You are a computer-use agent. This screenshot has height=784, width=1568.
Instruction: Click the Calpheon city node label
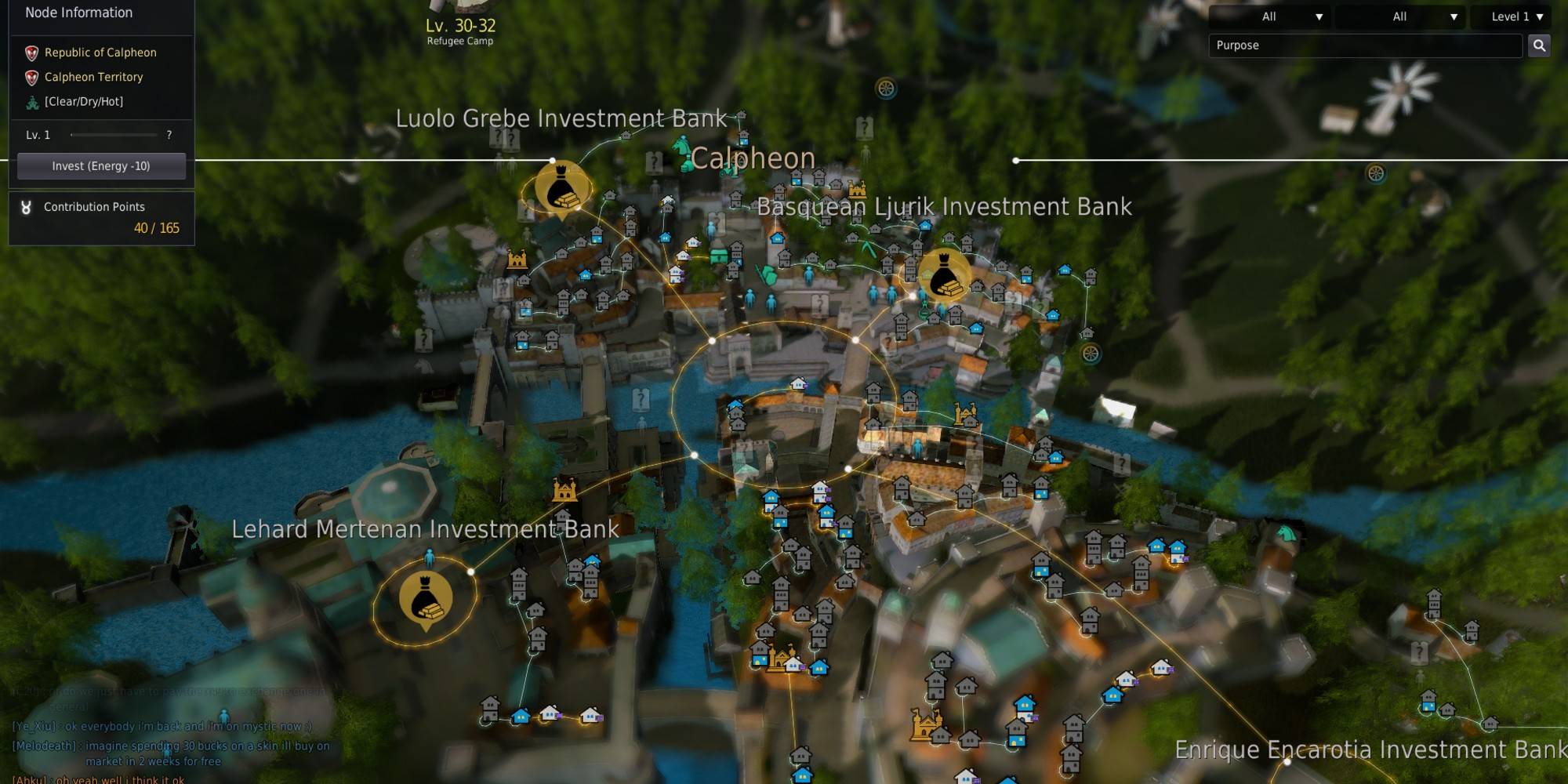pos(752,158)
